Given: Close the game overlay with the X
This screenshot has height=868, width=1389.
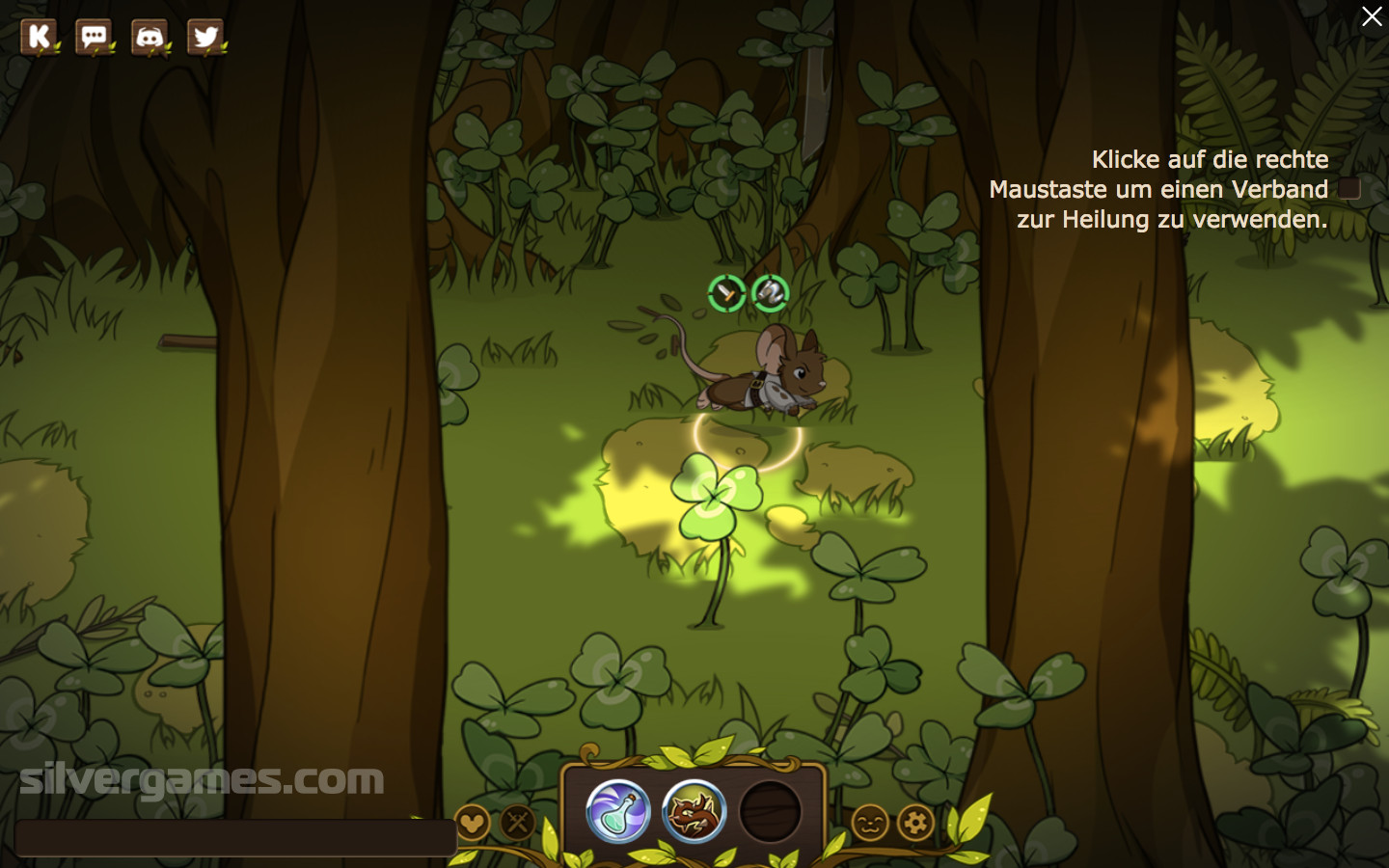Looking at the screenshot, I should click(1371, 16).
